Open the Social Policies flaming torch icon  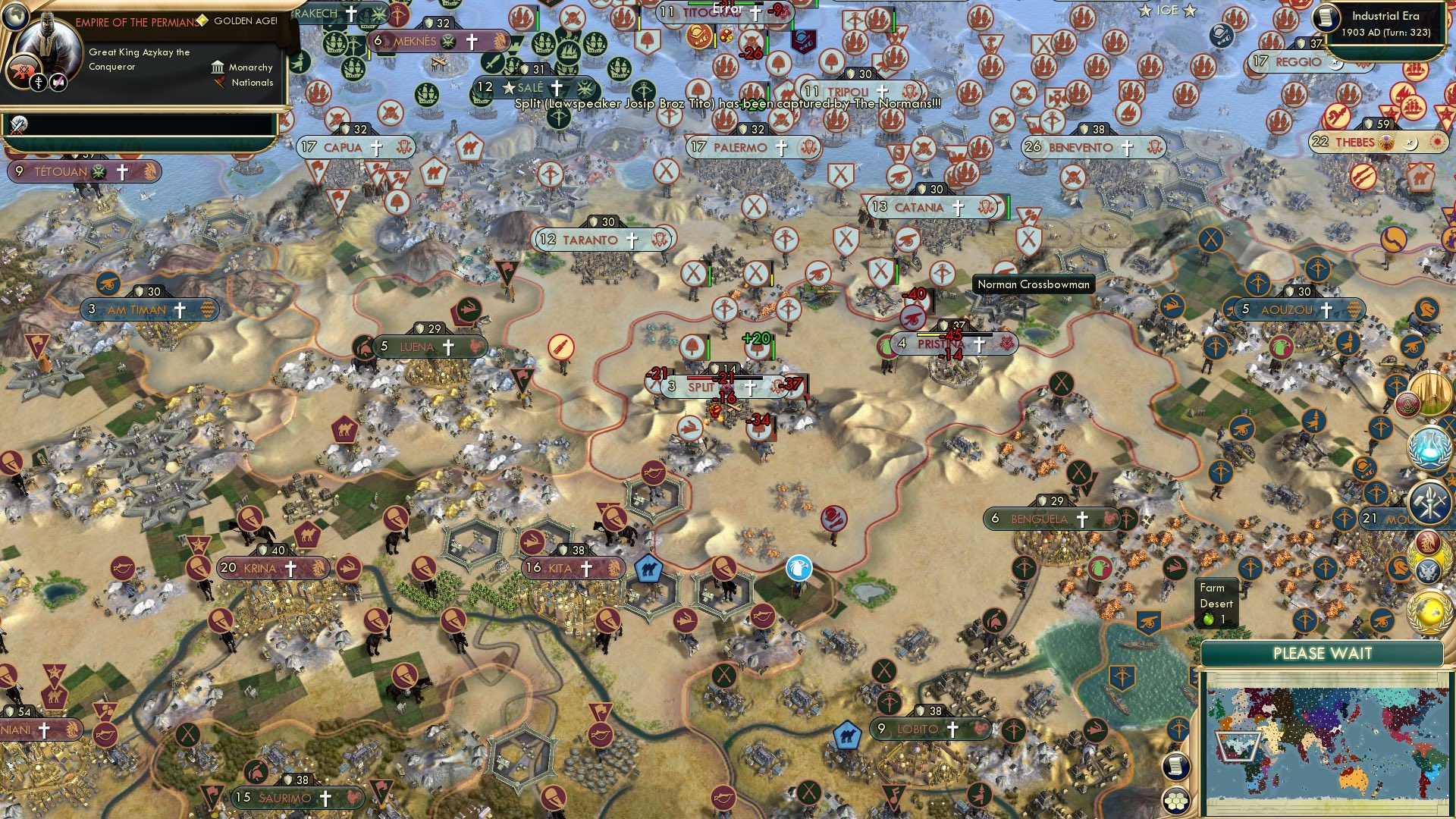[1431, 502]
